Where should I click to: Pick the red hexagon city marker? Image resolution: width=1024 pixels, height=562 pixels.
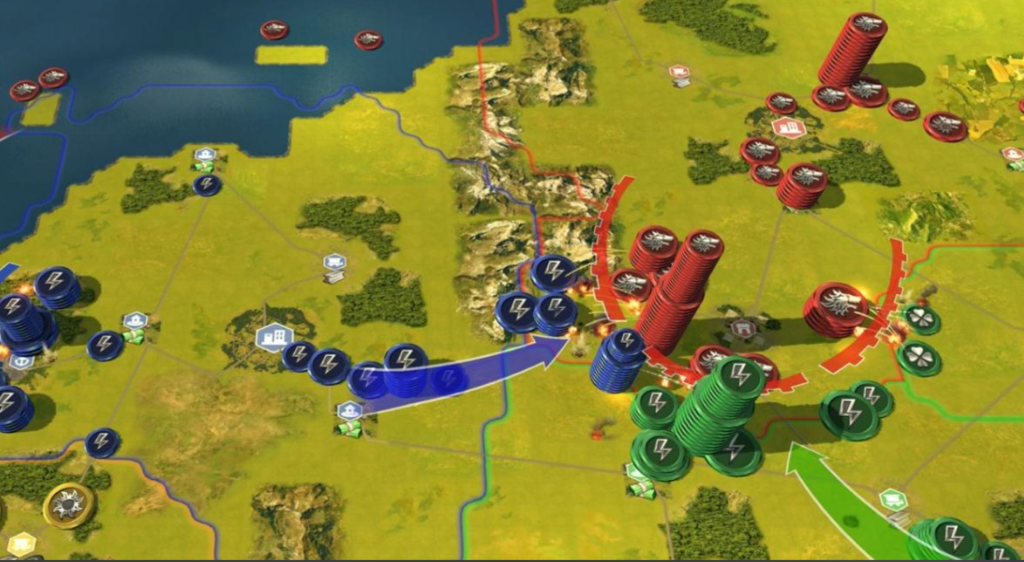[787, 129]
